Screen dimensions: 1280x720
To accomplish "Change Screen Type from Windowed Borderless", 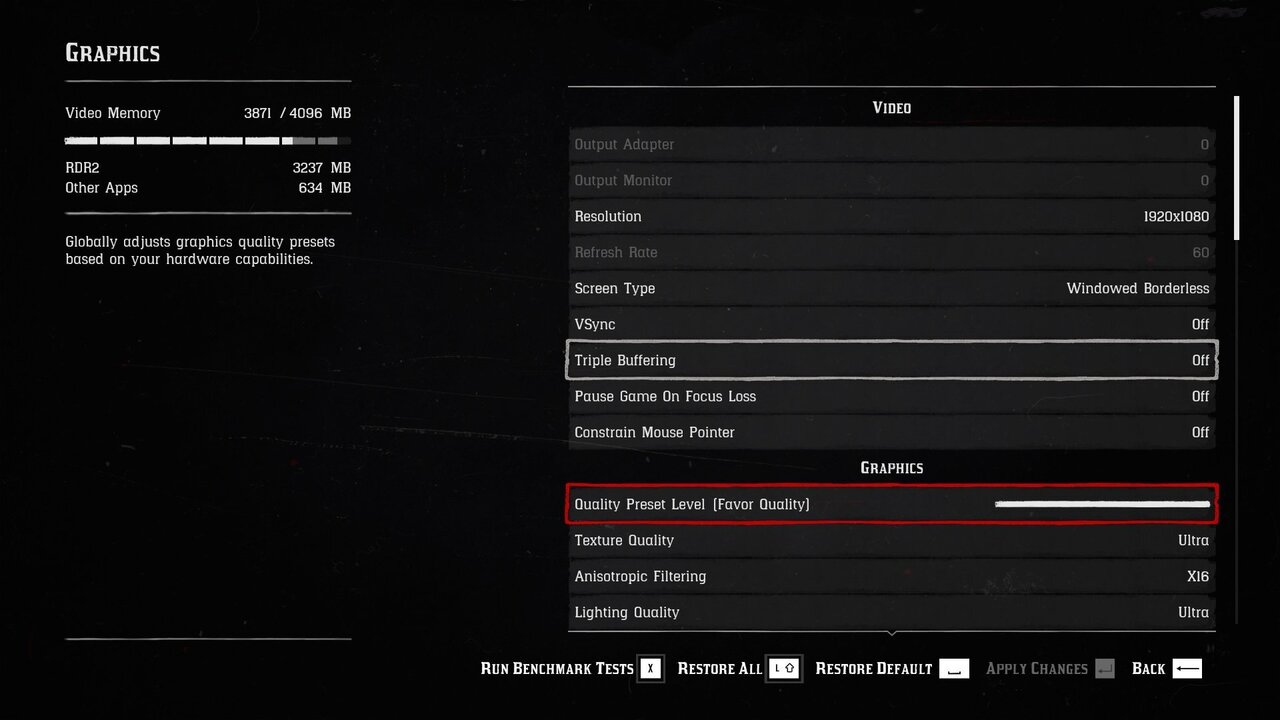I will pyautogui.click(x=891, y=288).
